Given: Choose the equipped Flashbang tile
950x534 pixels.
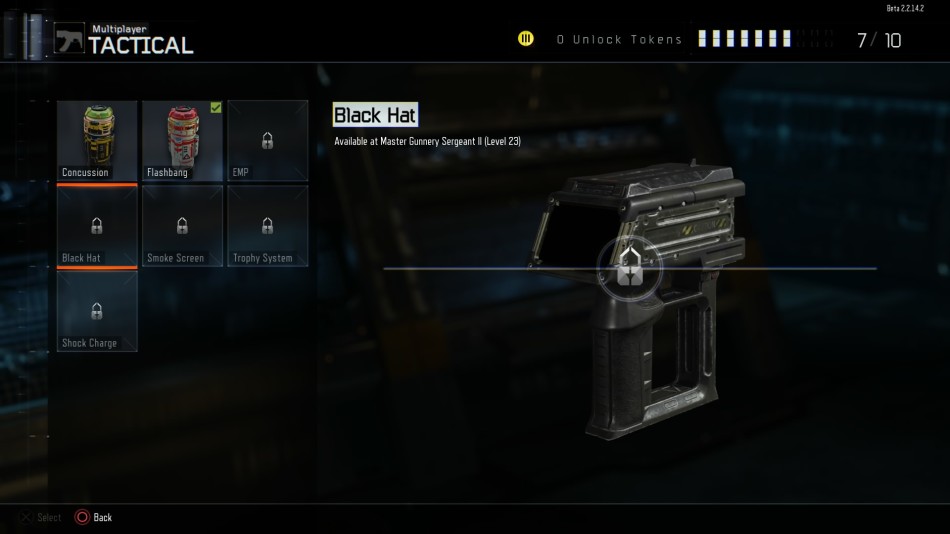Looking at the screenshot, I should click(x=182, y=141).
